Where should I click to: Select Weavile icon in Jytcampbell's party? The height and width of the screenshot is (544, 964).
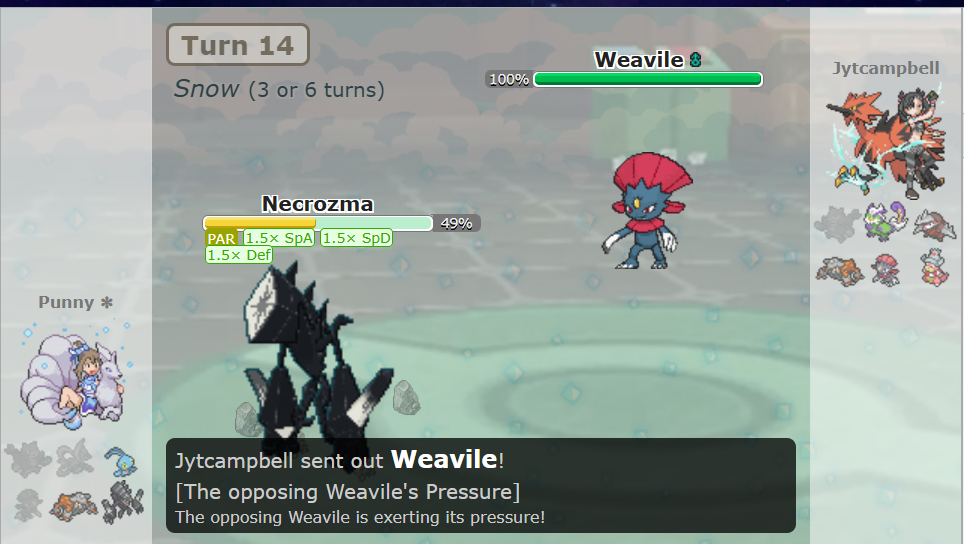(x=886, y=268)
